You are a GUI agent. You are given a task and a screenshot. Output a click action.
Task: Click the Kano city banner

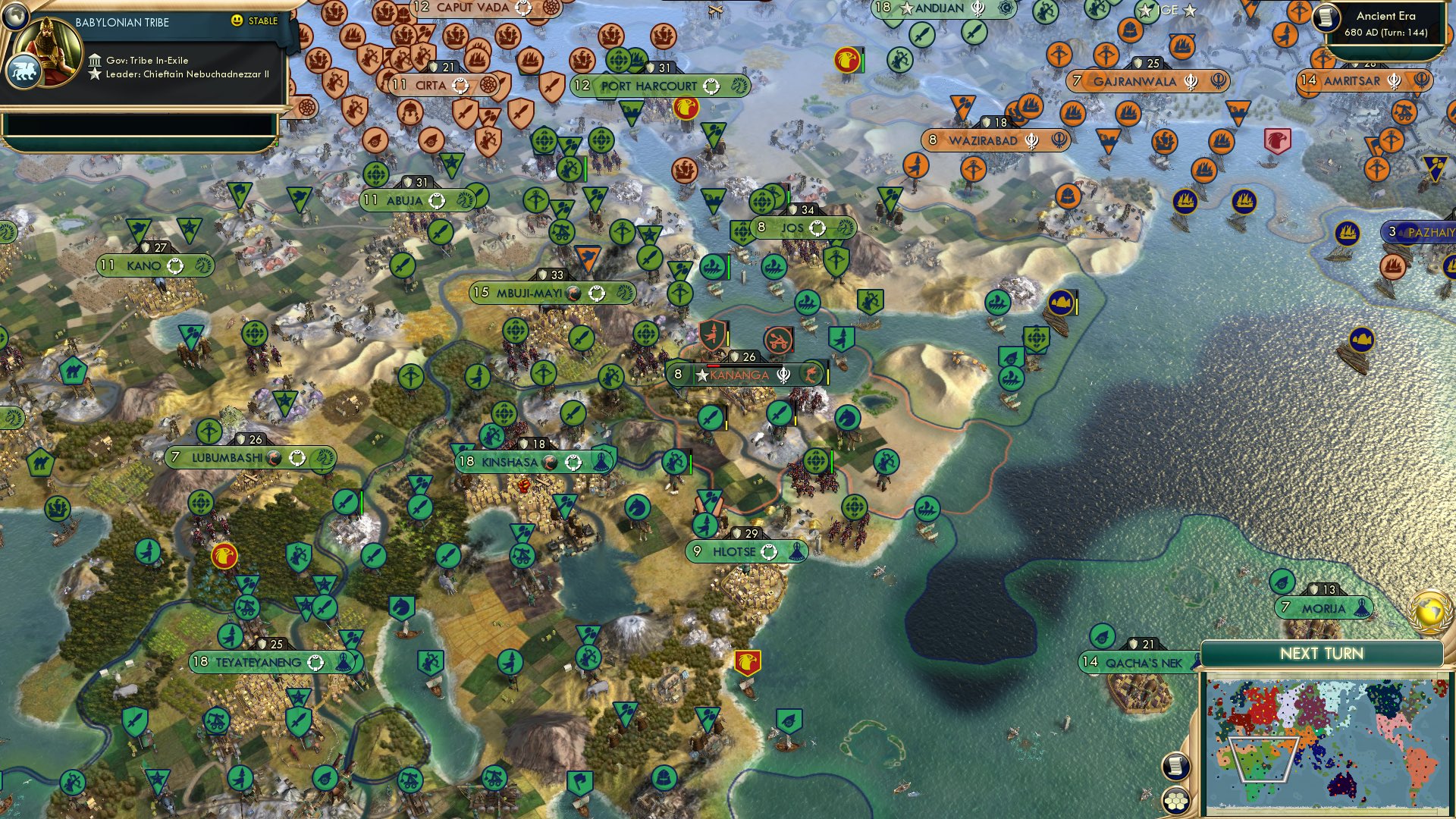pos(144,265)
